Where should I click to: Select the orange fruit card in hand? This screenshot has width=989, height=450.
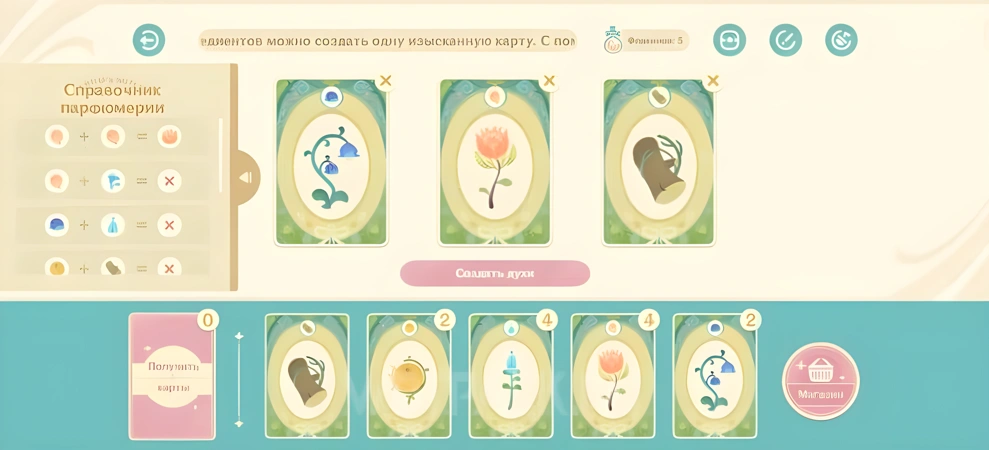408,377
